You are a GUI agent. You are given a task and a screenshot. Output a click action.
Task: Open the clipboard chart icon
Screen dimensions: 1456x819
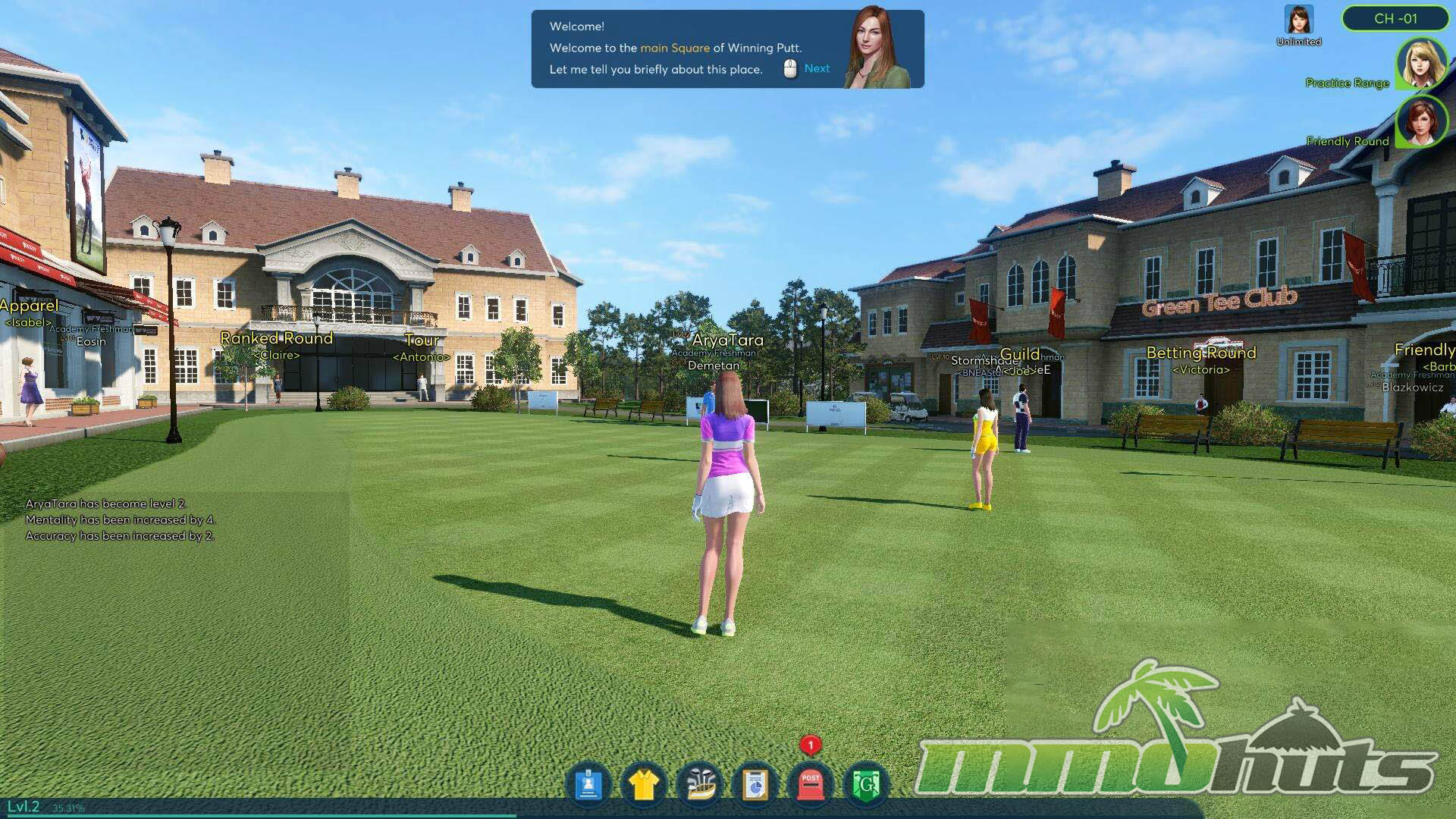click(755, 785)
